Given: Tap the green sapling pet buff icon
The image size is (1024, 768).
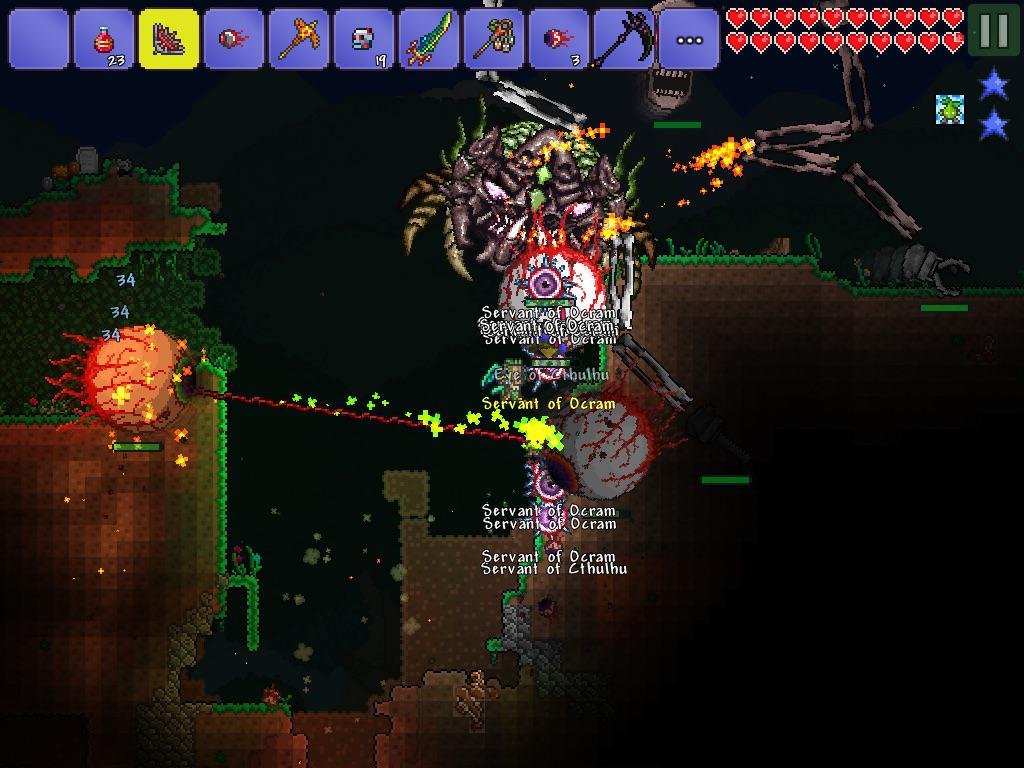Looking at the screenshot, I should pos(949,109).
